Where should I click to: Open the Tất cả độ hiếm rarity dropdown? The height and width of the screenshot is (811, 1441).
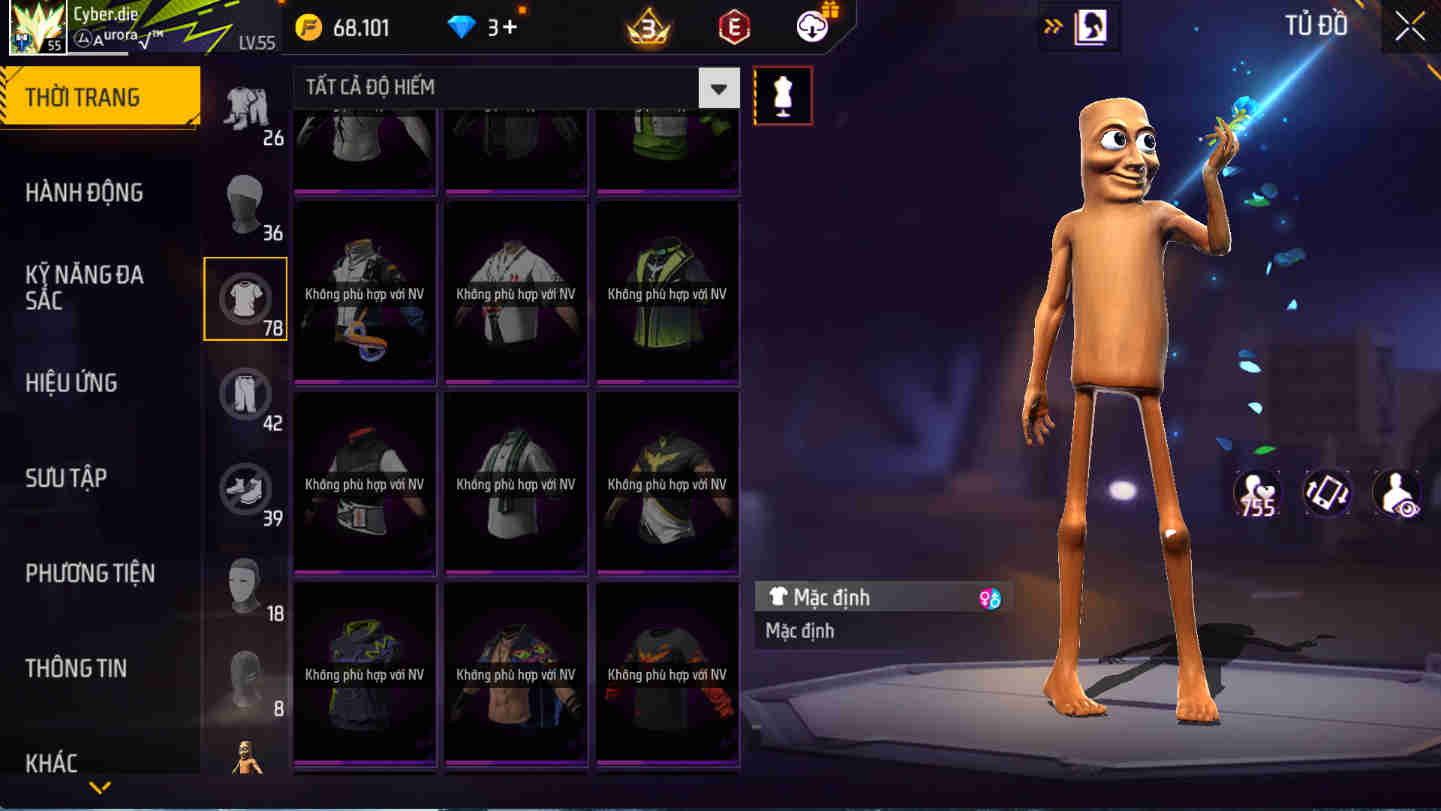(x=717, y=88)
